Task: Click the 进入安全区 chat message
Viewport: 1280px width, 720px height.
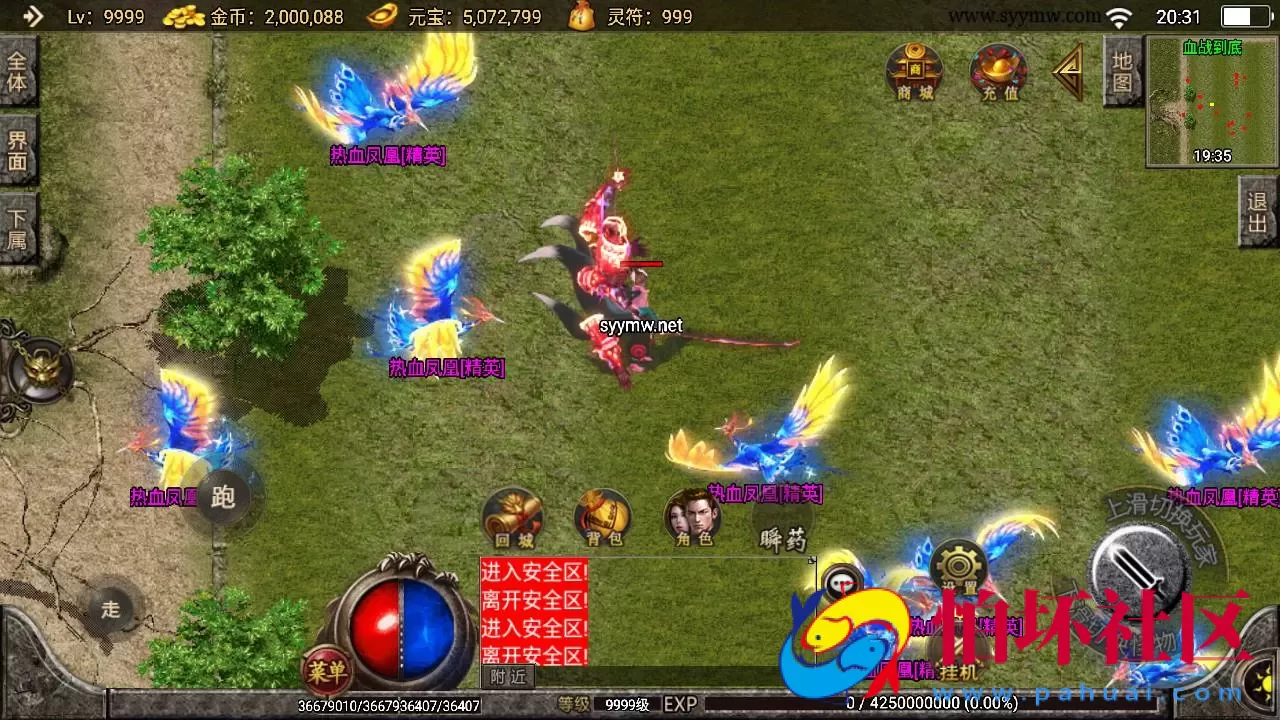Action: click(533, 571)
